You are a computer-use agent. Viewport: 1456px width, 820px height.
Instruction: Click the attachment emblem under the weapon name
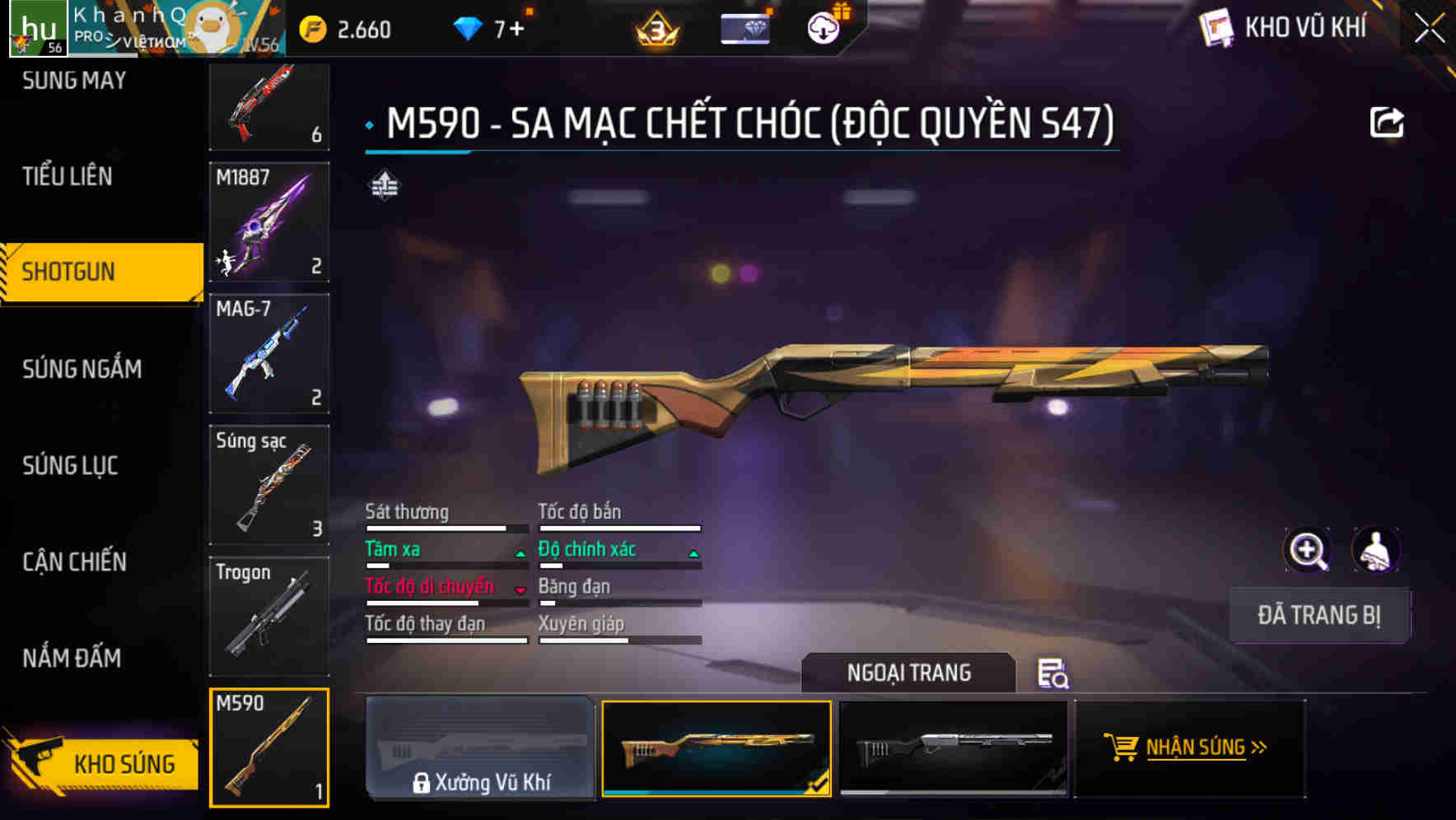point(386,185)
